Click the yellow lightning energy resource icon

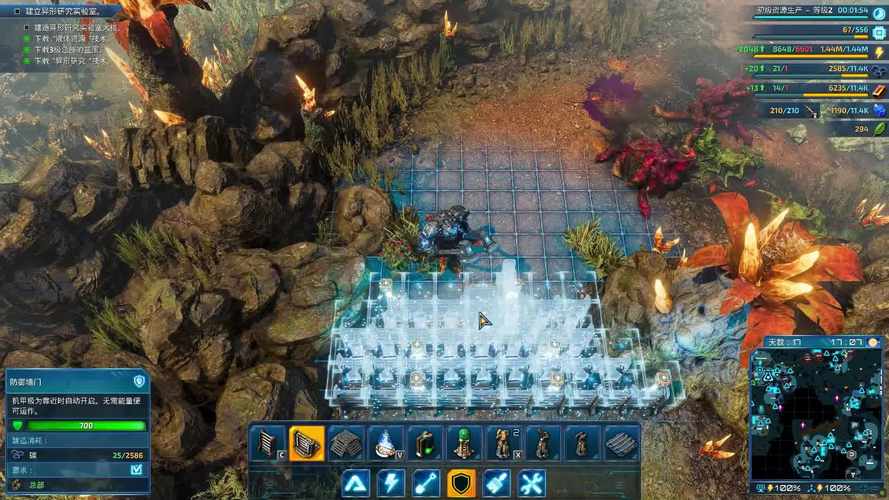[x=878, y=50]
